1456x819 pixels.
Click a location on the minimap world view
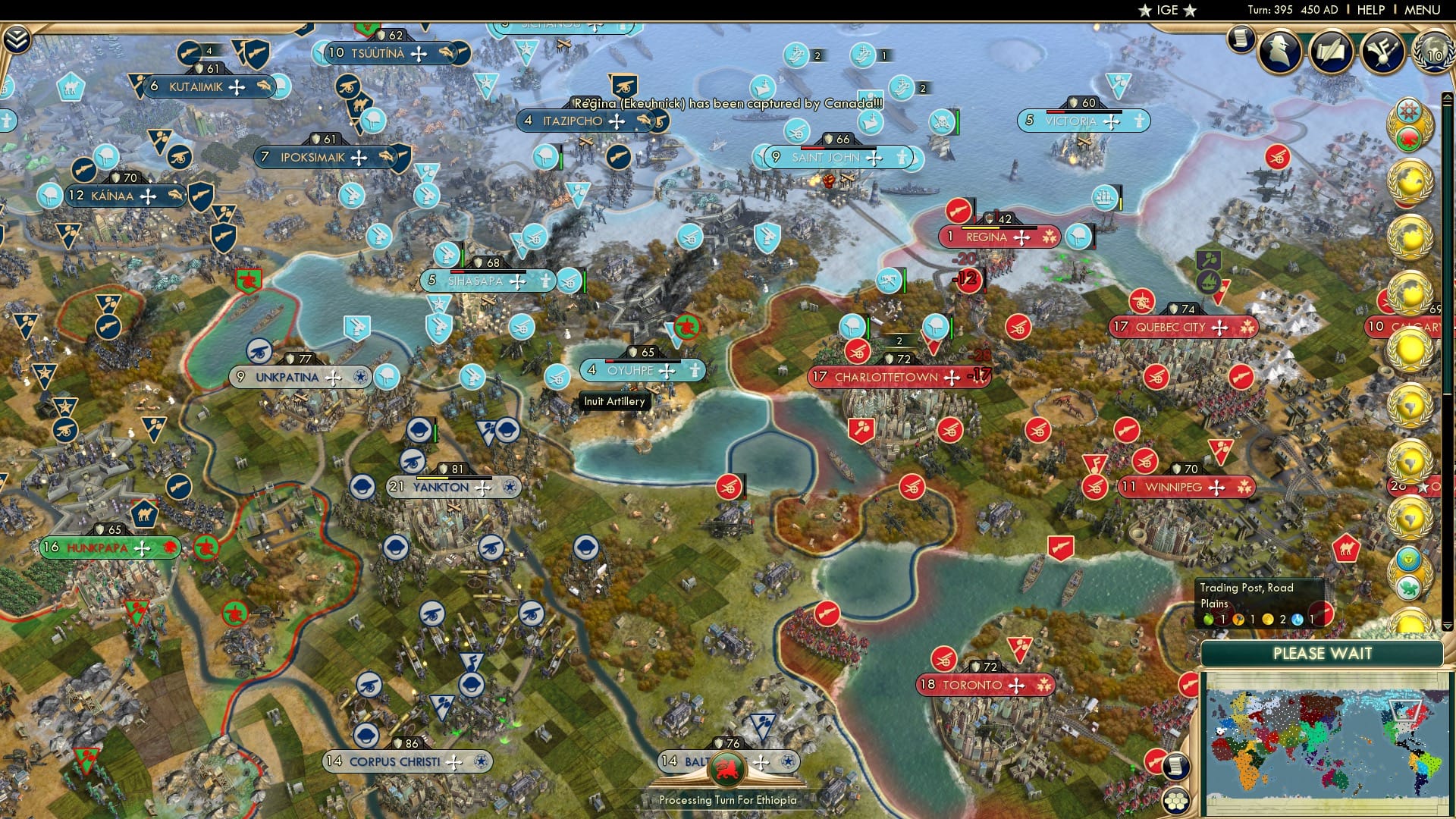(1323, 739)
